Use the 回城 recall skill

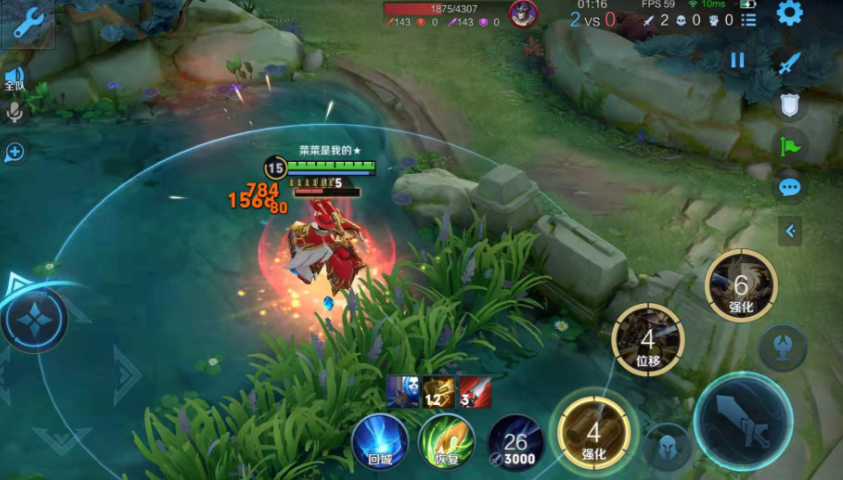point(380,441)
